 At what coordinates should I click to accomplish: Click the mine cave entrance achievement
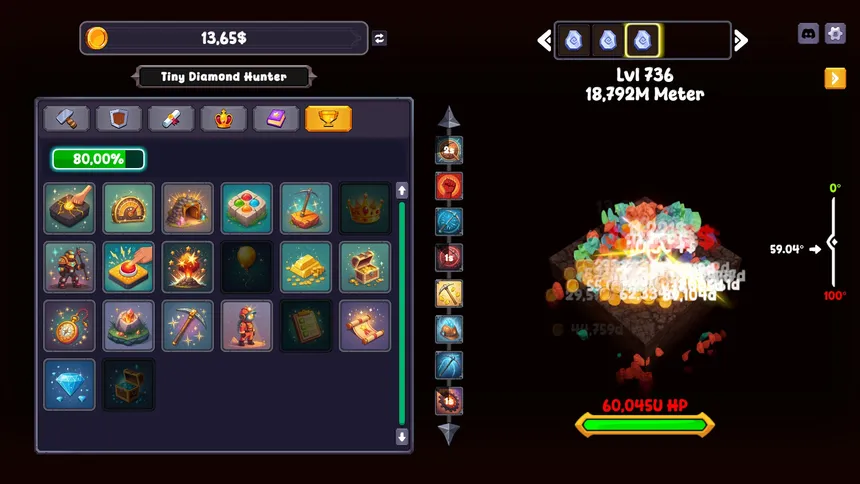coord(188,208)
